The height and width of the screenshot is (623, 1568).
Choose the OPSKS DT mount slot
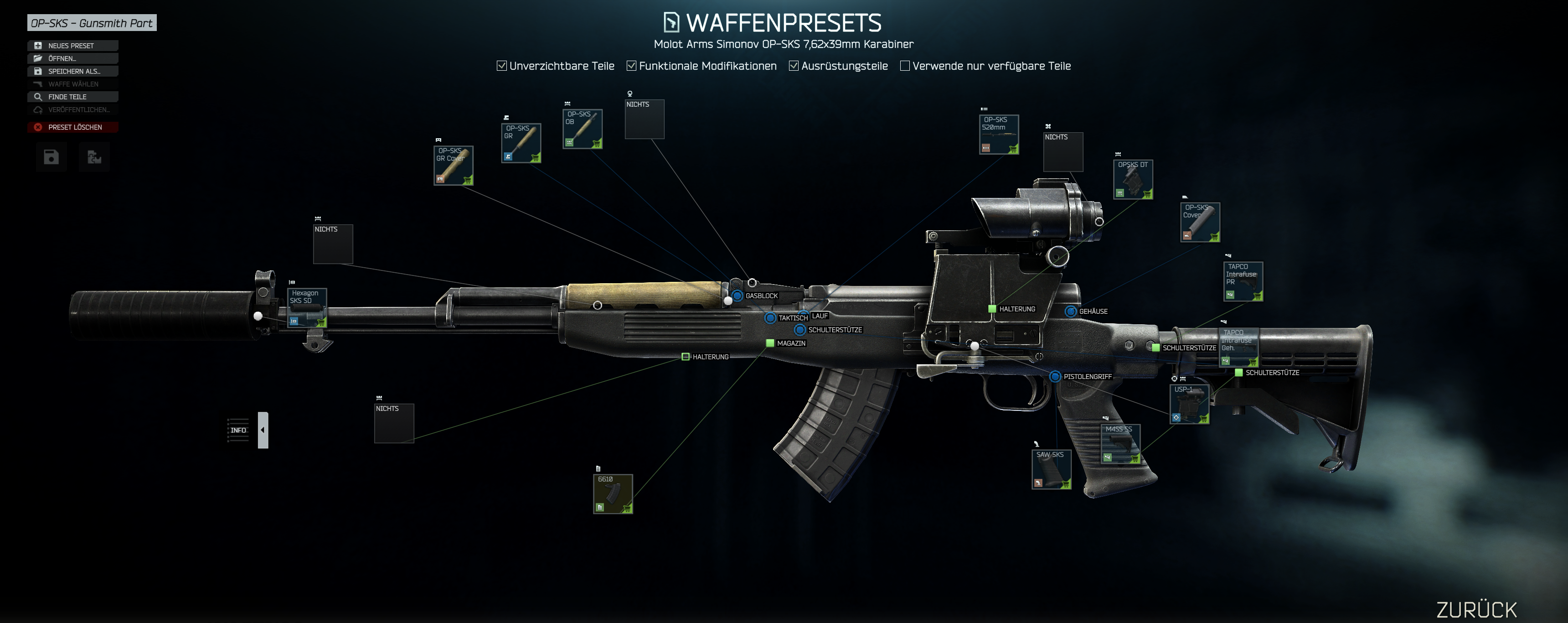coord(1133,179)
